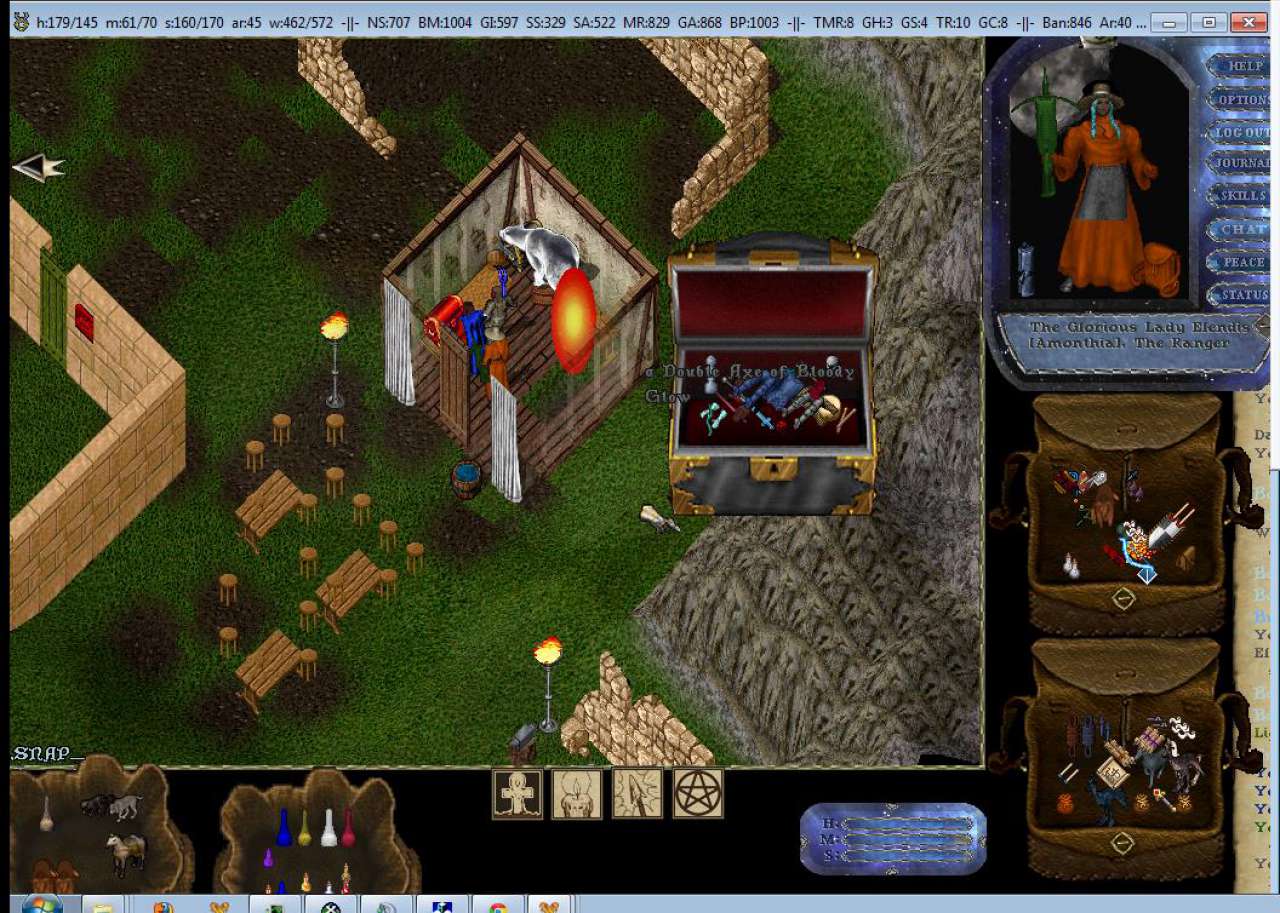Toggle the Peace combat mode button

click(1243, 262)
